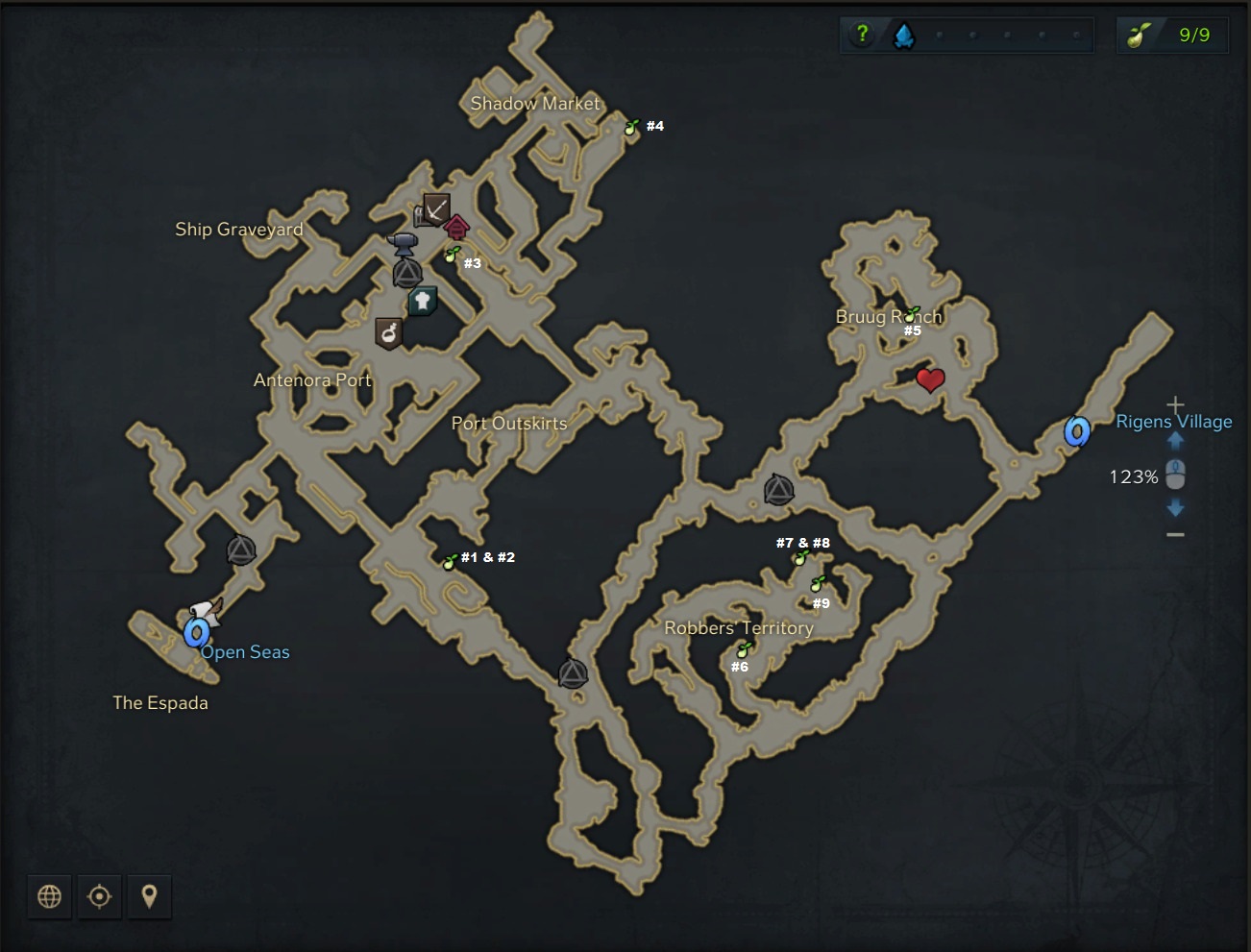Viewport: 1251px width, 952px height.
Task: Select the Triport beside Bruug Ranch path
Action: pos(778,490)
